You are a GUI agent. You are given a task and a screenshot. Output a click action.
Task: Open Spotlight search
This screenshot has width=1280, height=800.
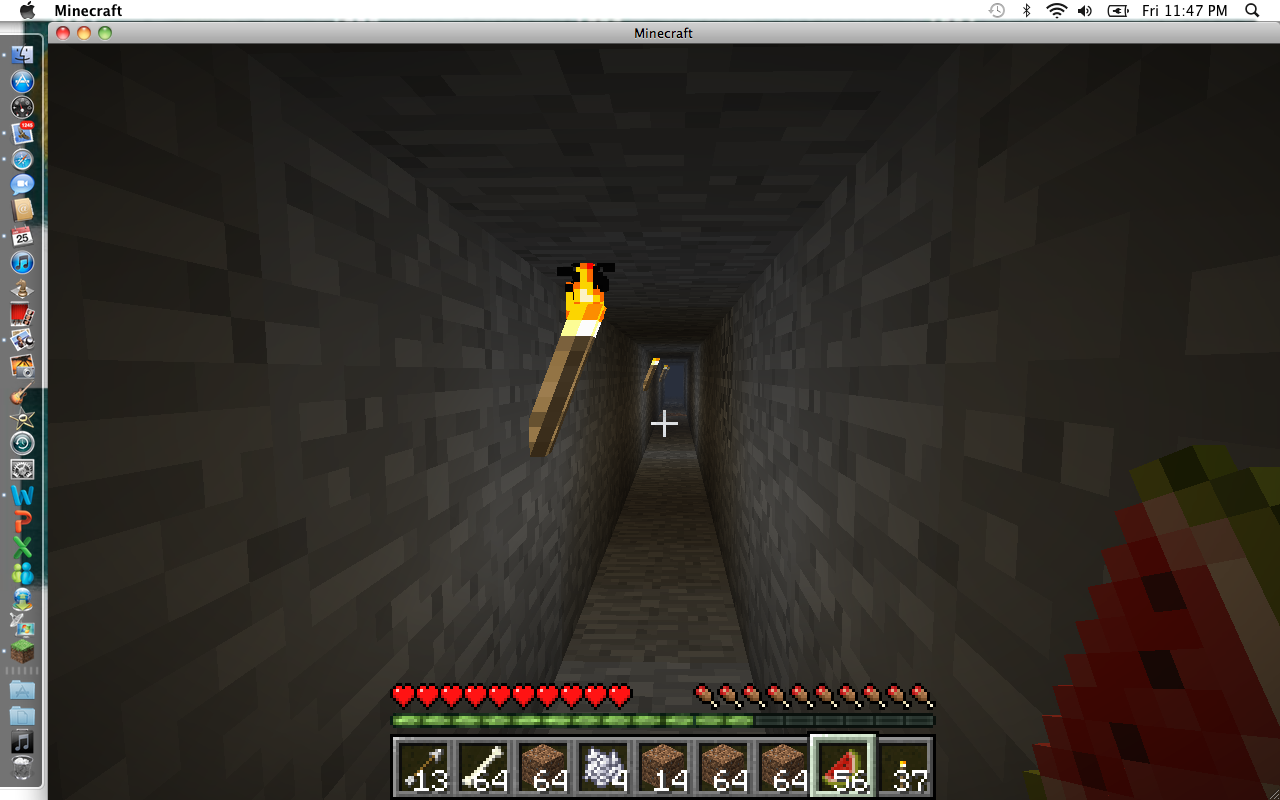1251,10
